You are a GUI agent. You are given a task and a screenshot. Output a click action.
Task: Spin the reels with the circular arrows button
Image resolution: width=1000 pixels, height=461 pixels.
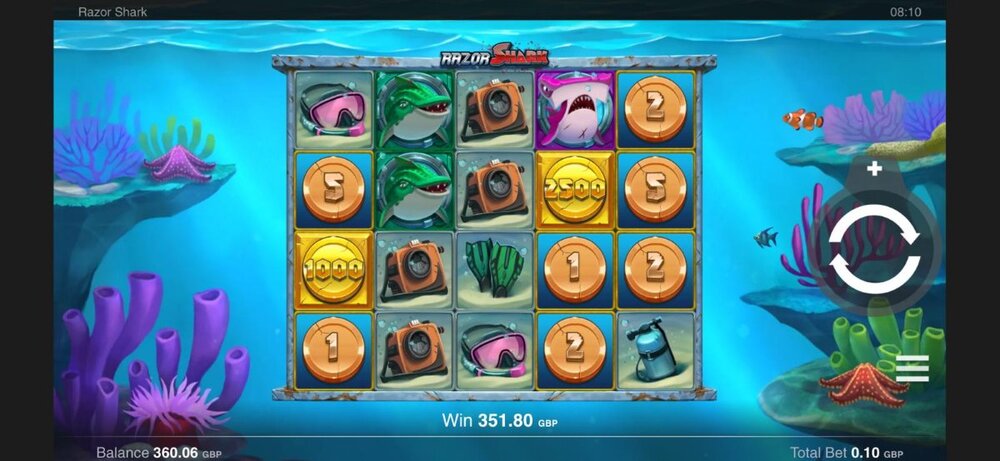point(875,248)
